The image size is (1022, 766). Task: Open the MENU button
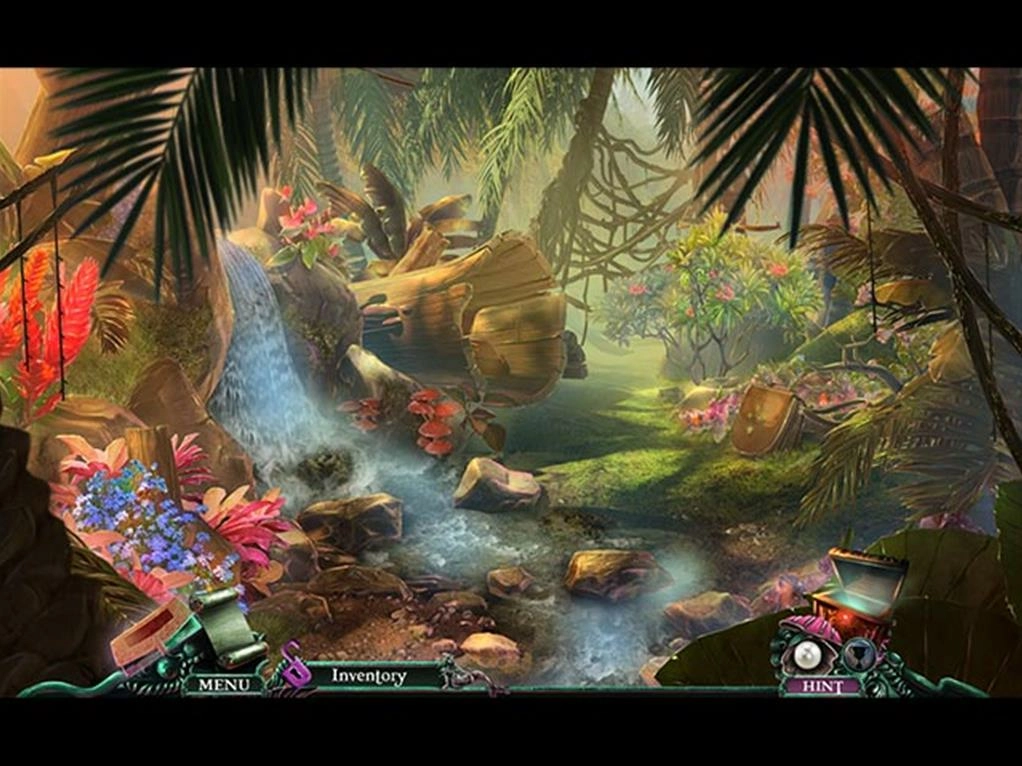click(x=217, y=684)
